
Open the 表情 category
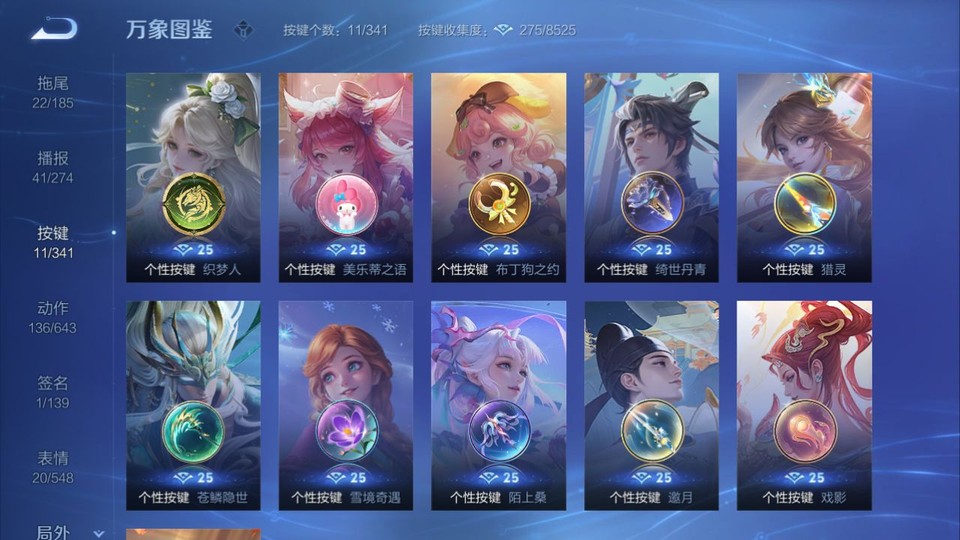[x=54, y=466]
